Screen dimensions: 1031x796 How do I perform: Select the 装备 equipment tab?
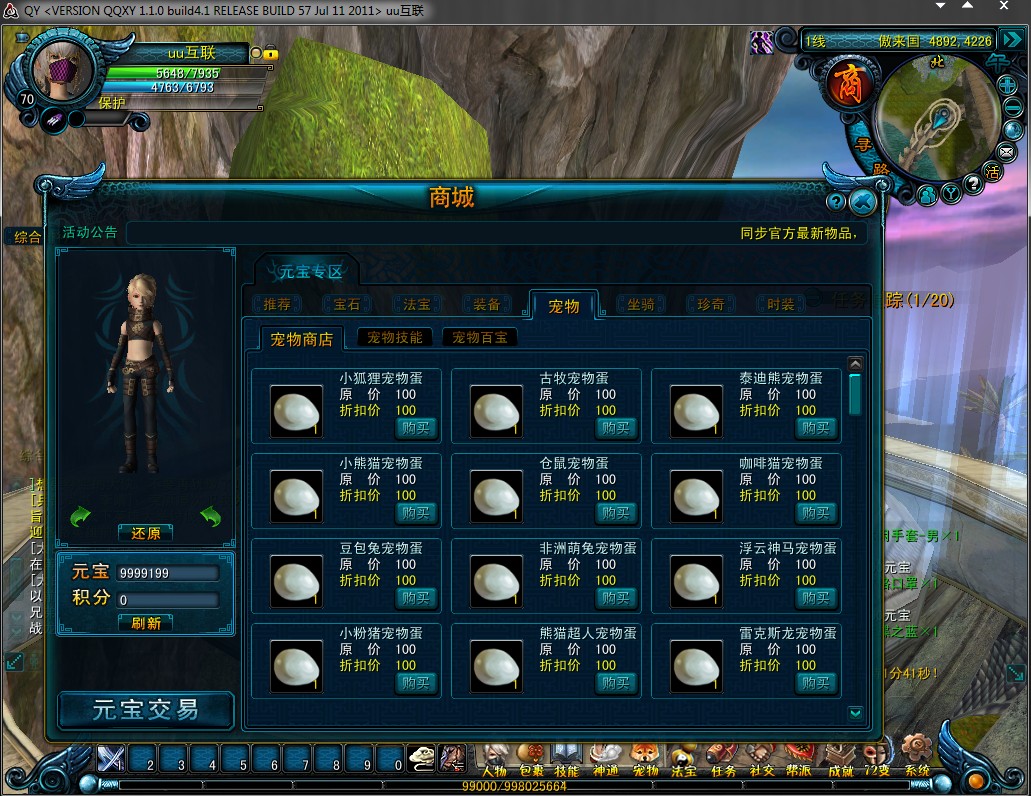(487, 304)
